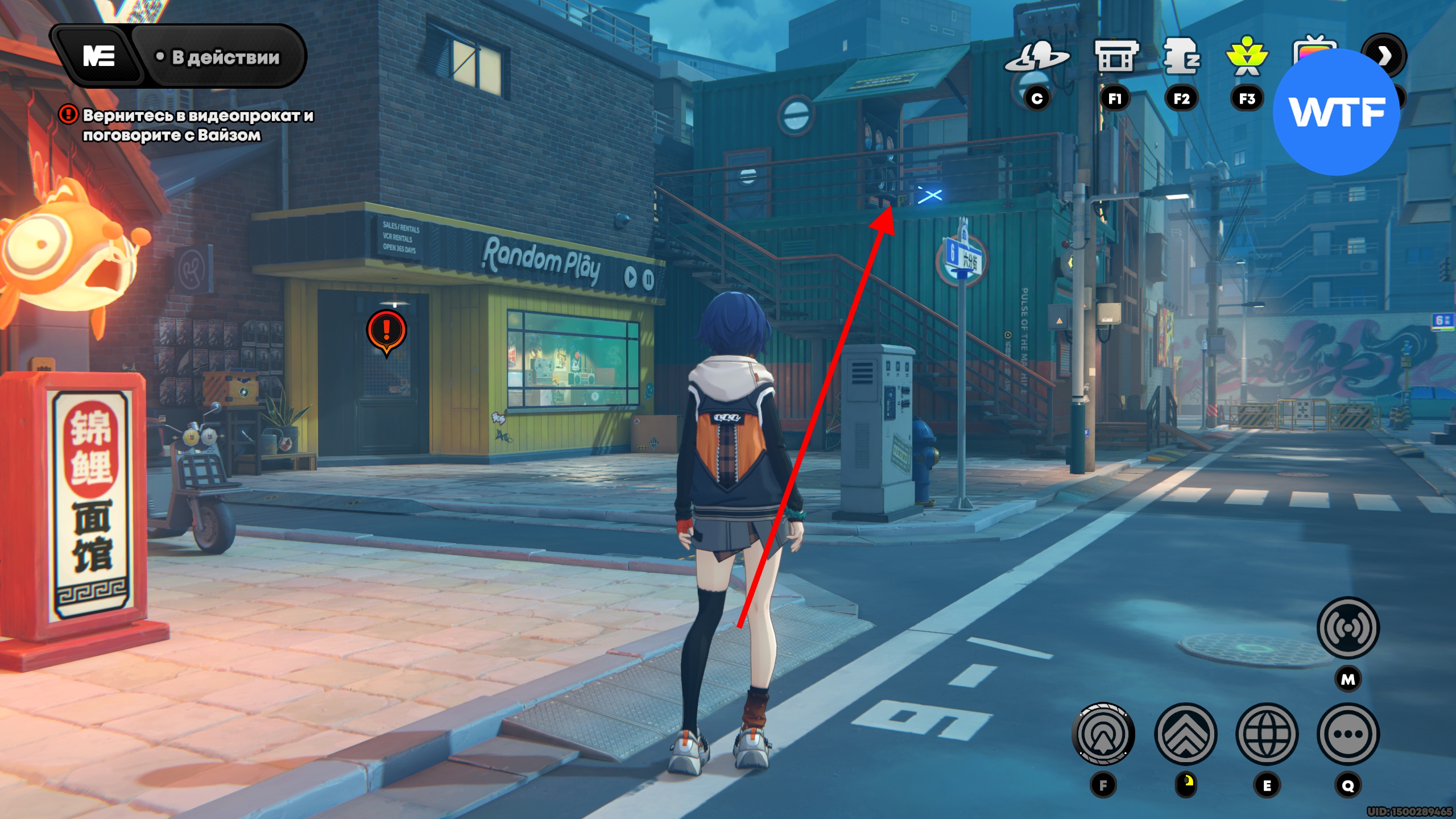Screen dimensions: 1456x819
Task: Activate the signal waves icon button
Action: 1348,628
